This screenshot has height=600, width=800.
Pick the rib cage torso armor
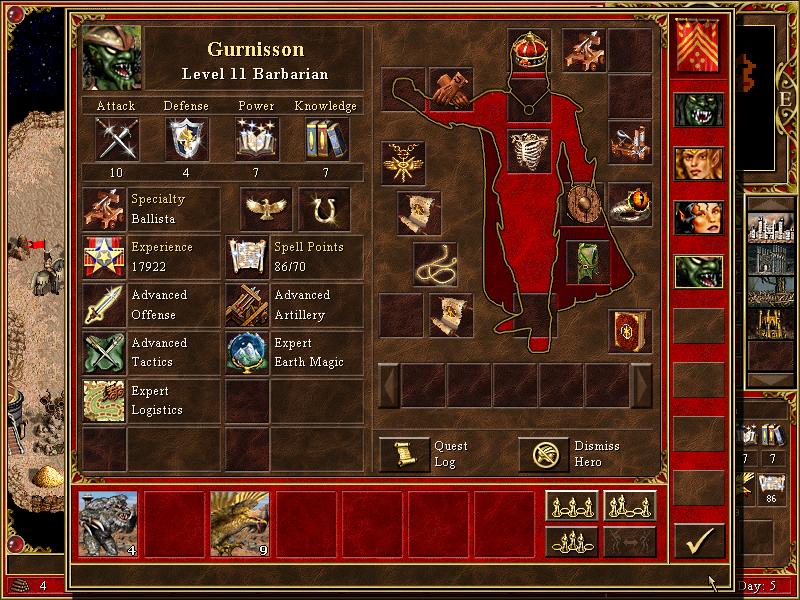pos(529,150)
